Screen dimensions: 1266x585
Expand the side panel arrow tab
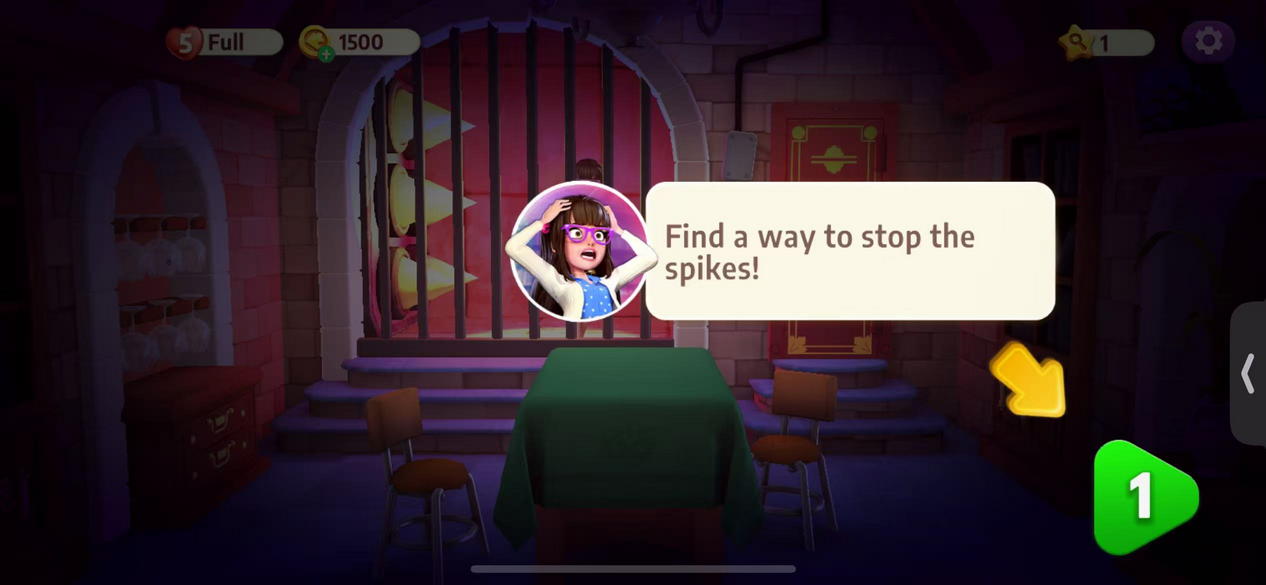pos(1248,373)
